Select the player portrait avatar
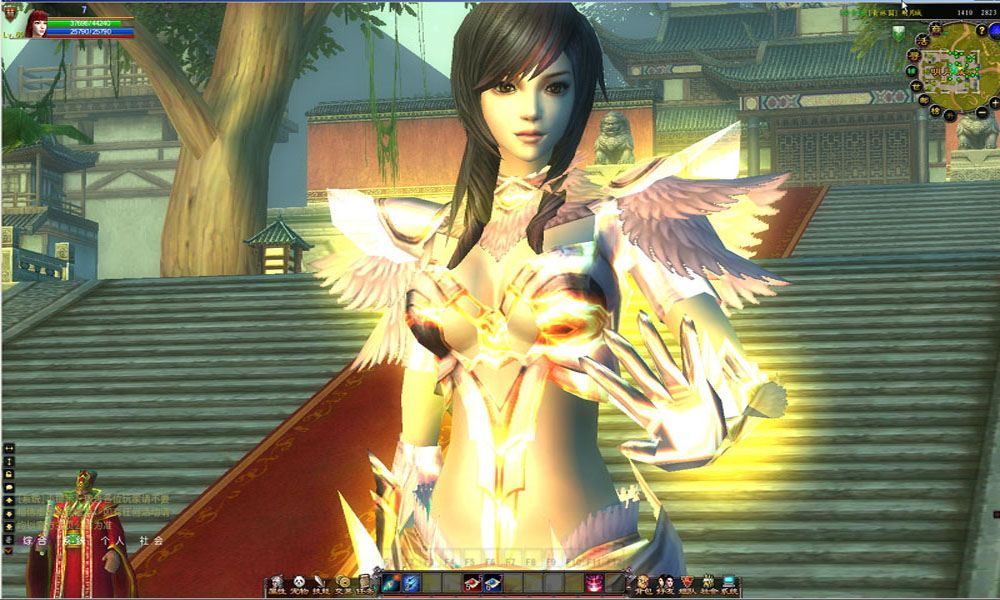The height and width of the screenshot is (600, 1000). point(38,22)
